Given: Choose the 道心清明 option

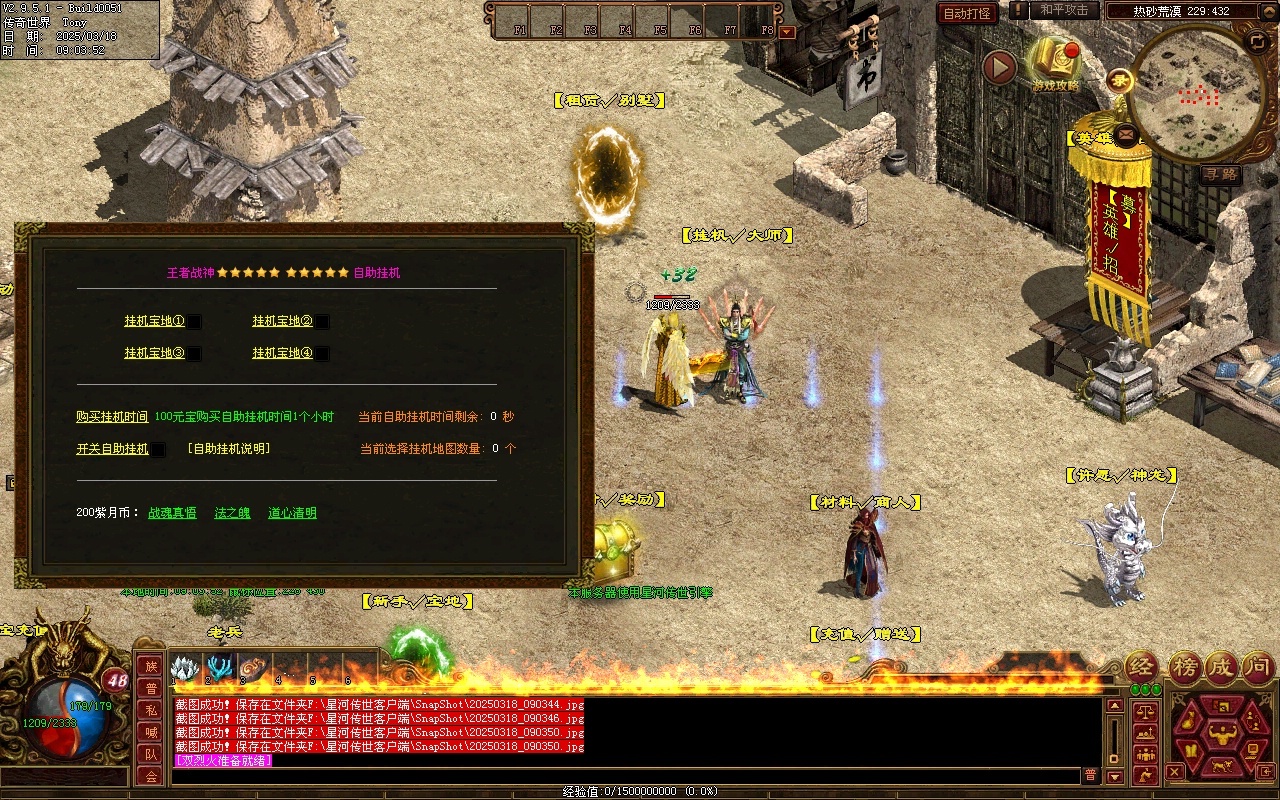Looking at the screenshot, I should tap(292, 513).
